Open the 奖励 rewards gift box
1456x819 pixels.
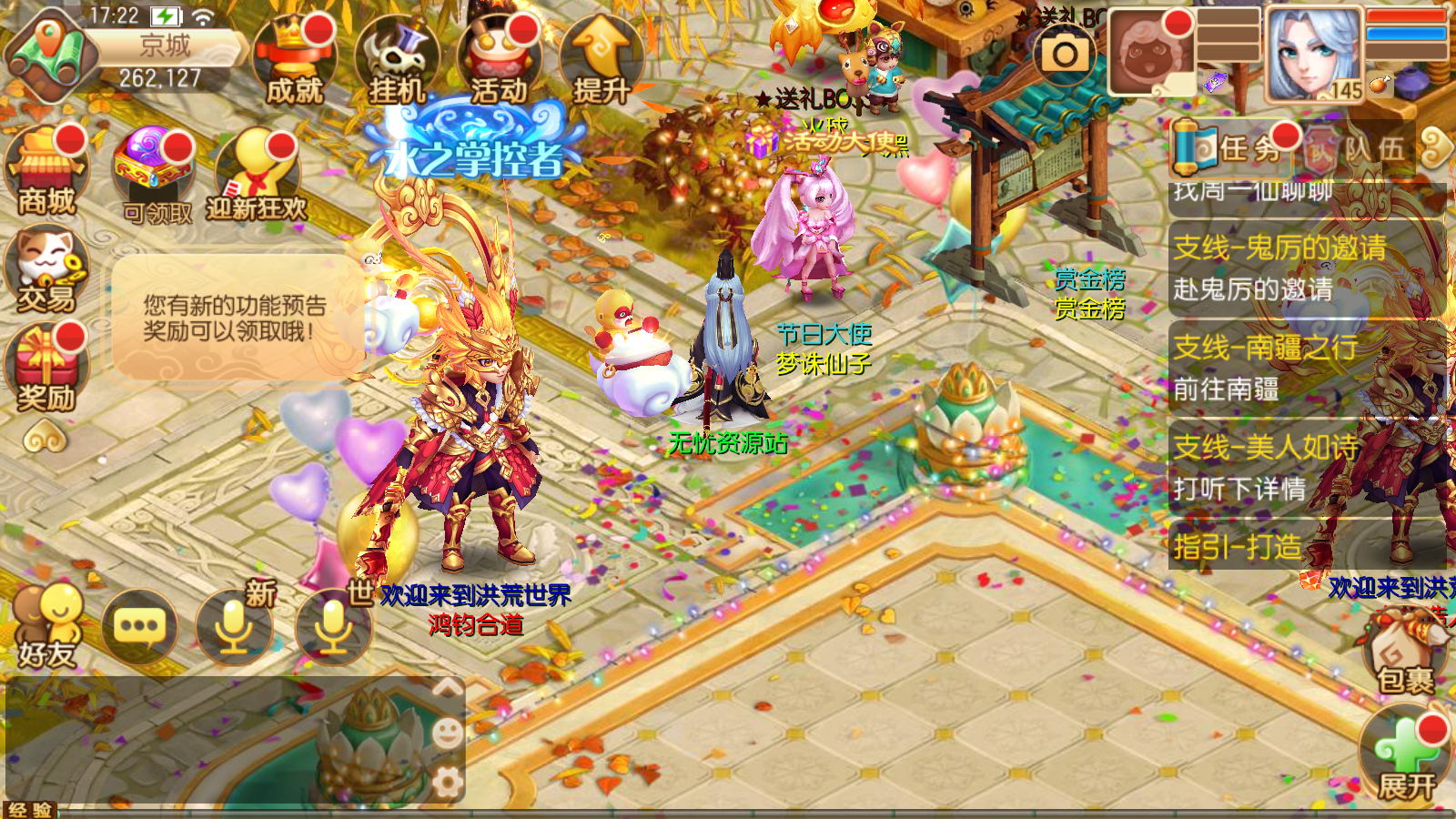(45, 367)
